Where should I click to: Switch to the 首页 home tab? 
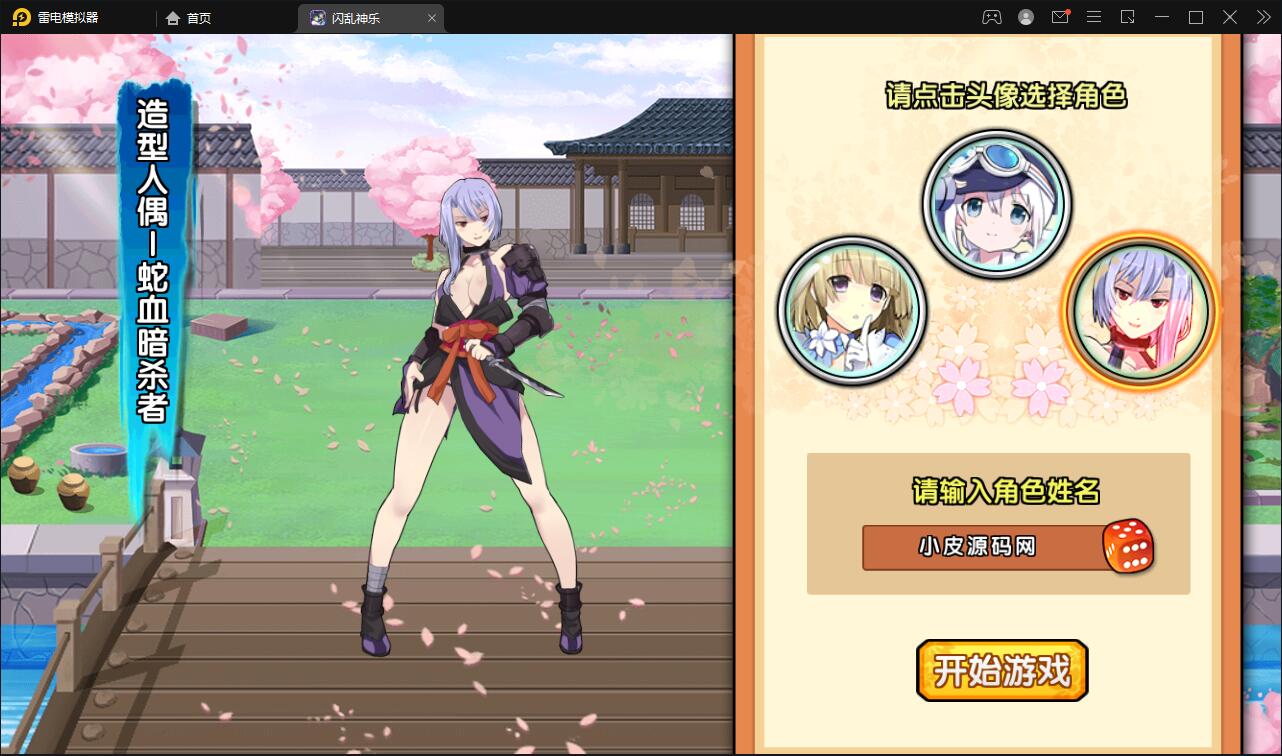(x=189, y=18)
